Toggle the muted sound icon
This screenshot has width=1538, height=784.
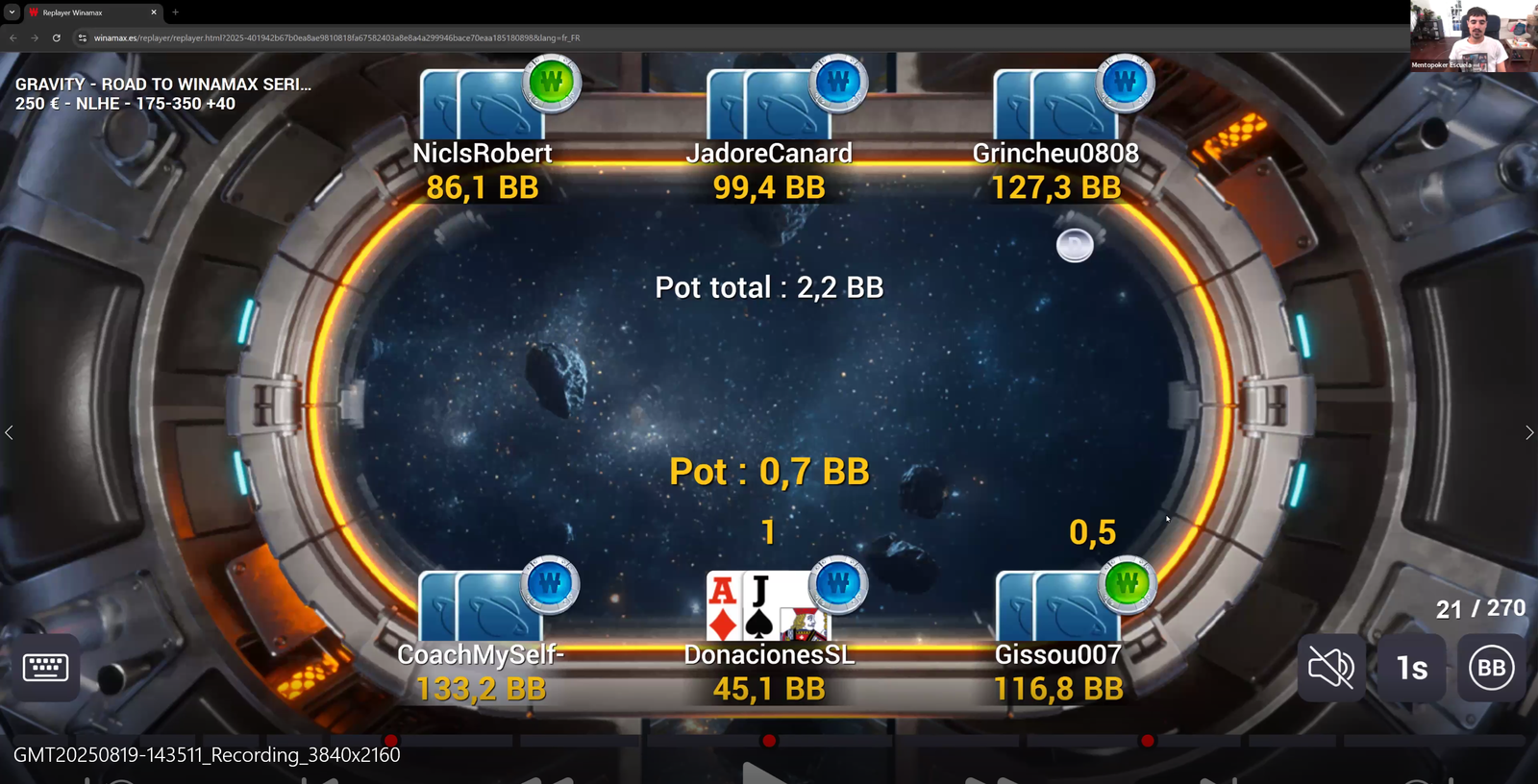click(1331, 667)
